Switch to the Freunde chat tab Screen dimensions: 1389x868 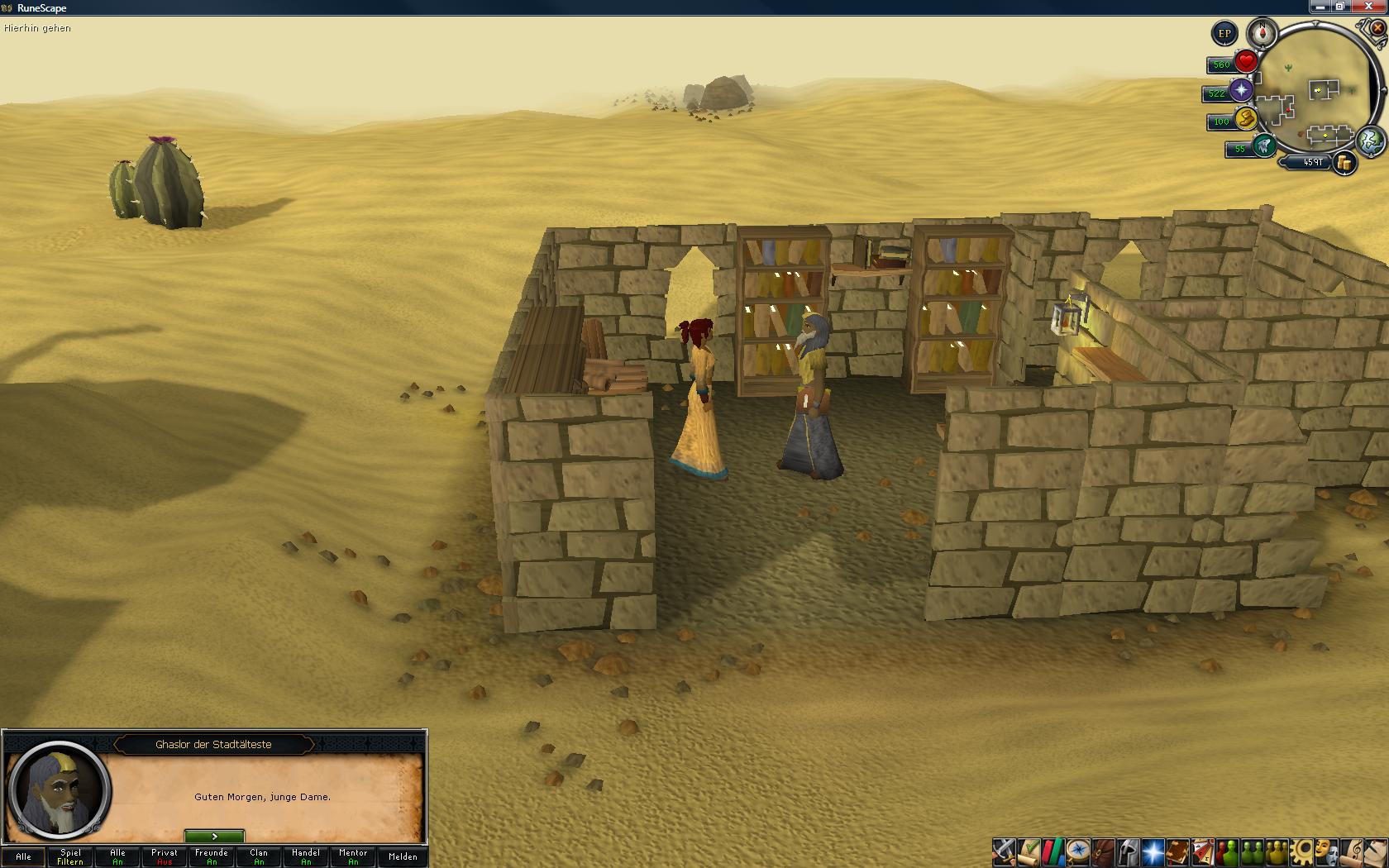212,856
